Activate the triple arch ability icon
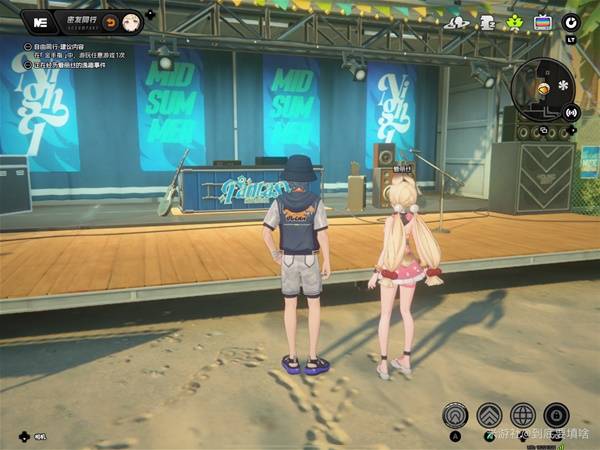 pyautogui.click(x=457, y=415)
